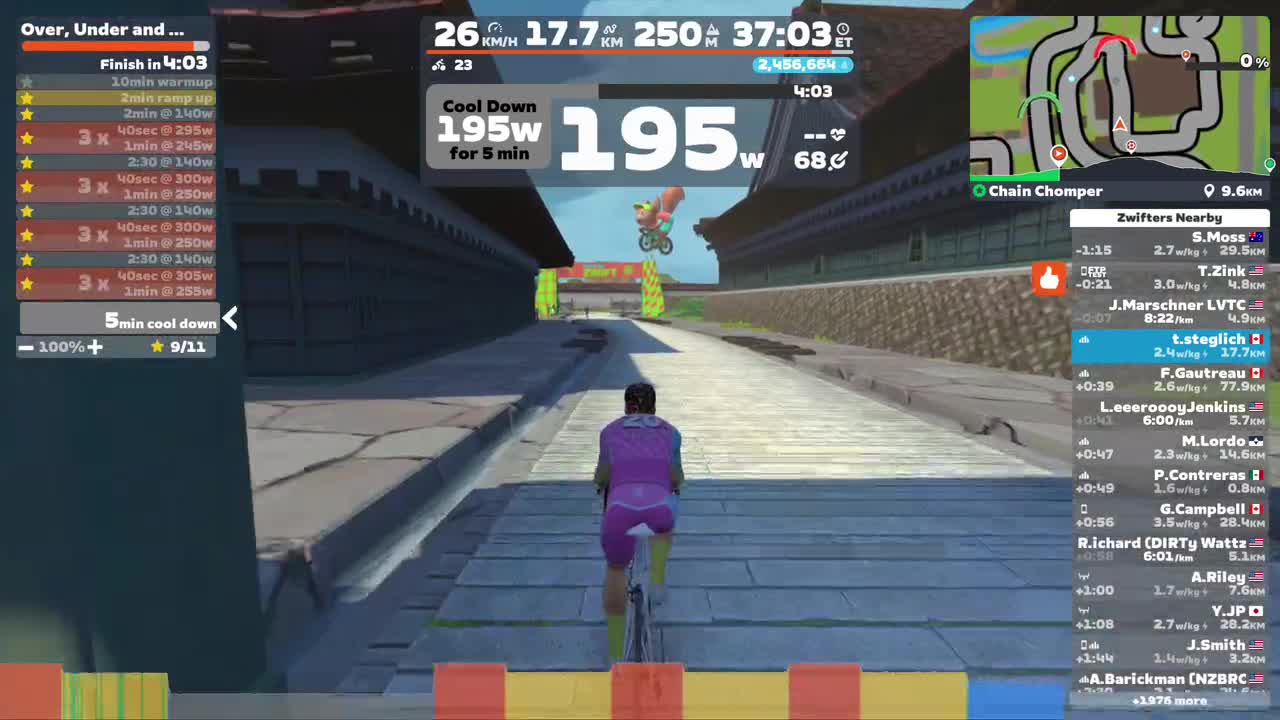
Task: Click the location pin next to 9.6KM
Action: (1210, 191)
